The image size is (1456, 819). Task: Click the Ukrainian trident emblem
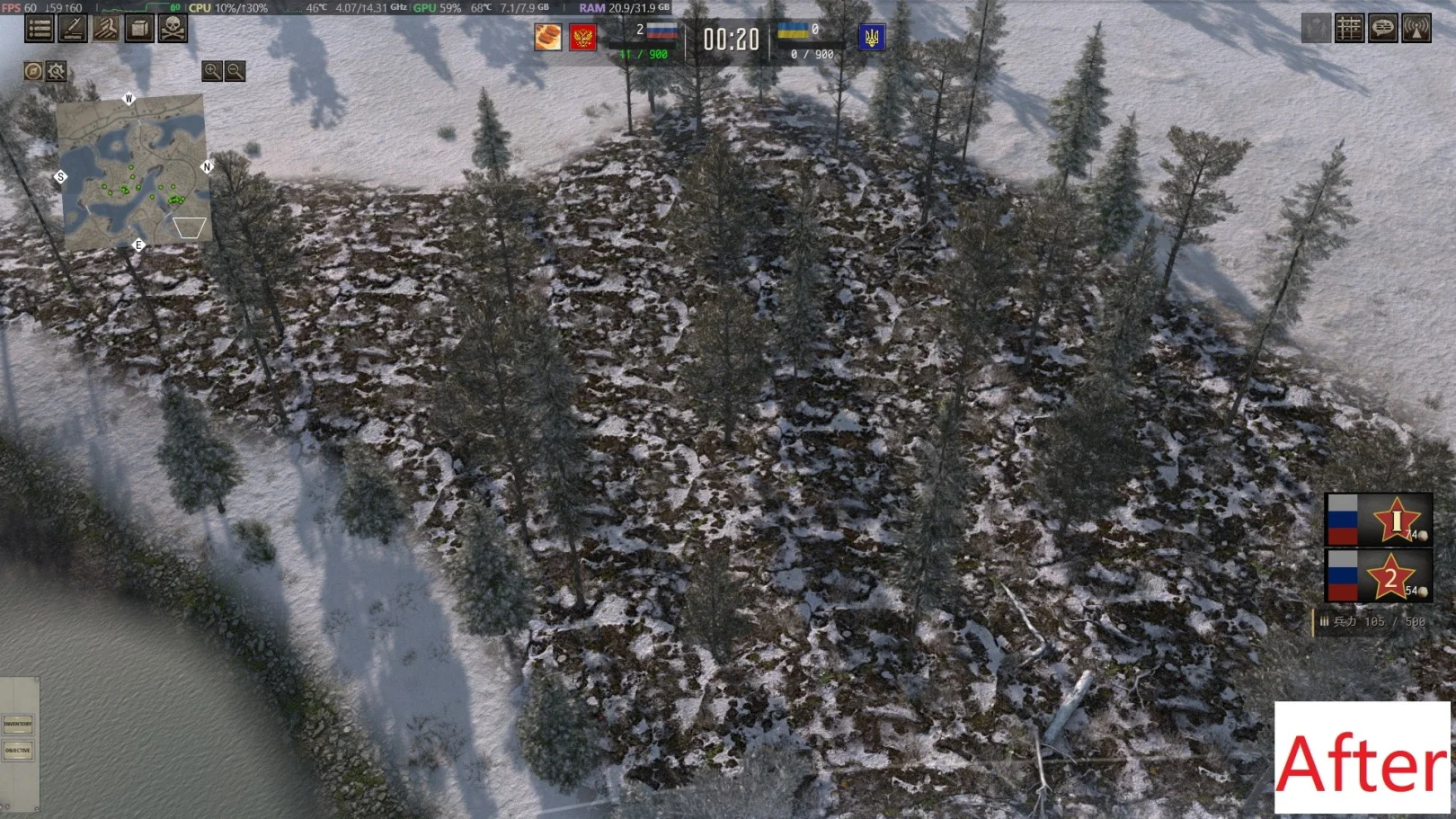[x=871, y=38]
